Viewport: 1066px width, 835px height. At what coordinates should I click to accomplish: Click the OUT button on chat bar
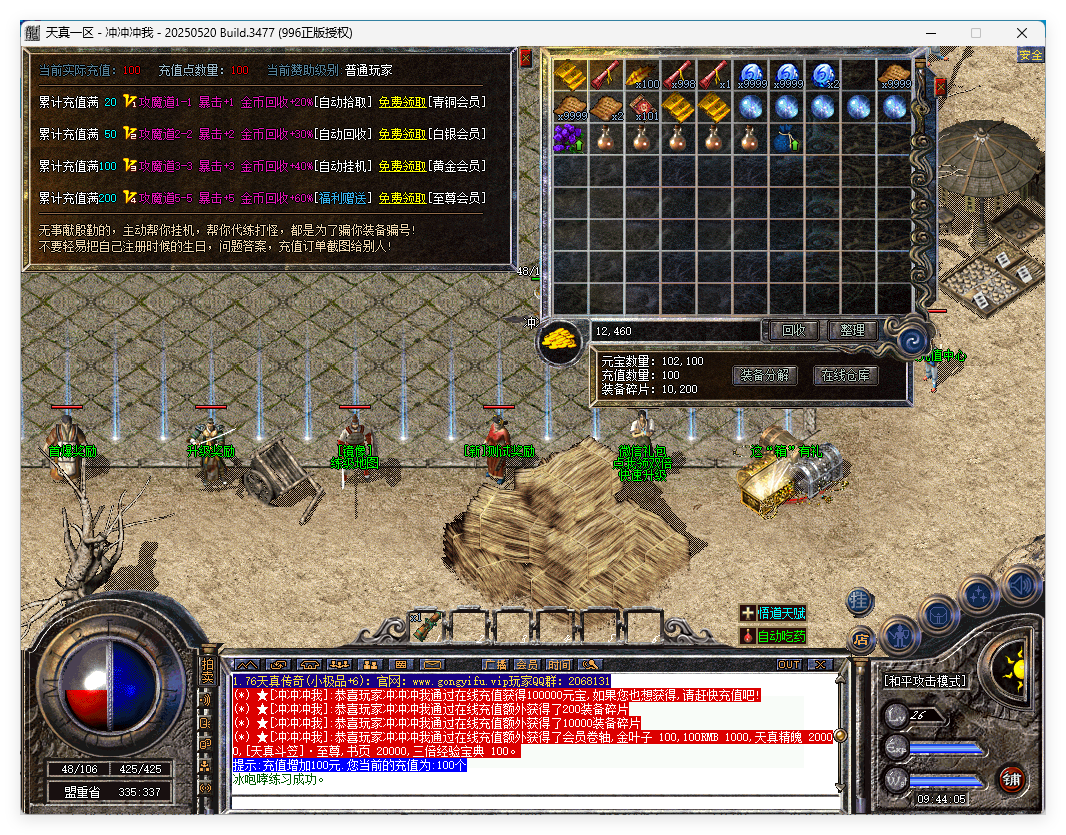click(789, 665)
